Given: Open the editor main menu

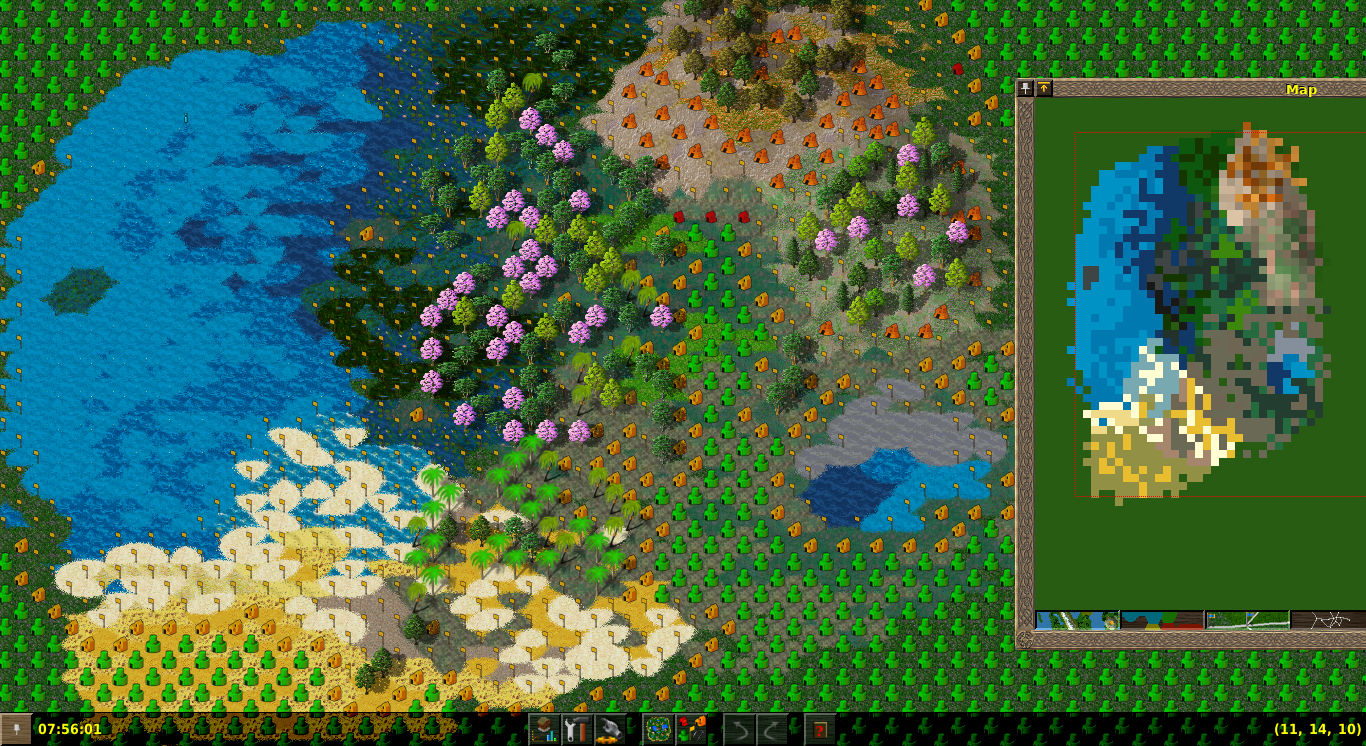Looking at the screenshot, I should point(544,729).
